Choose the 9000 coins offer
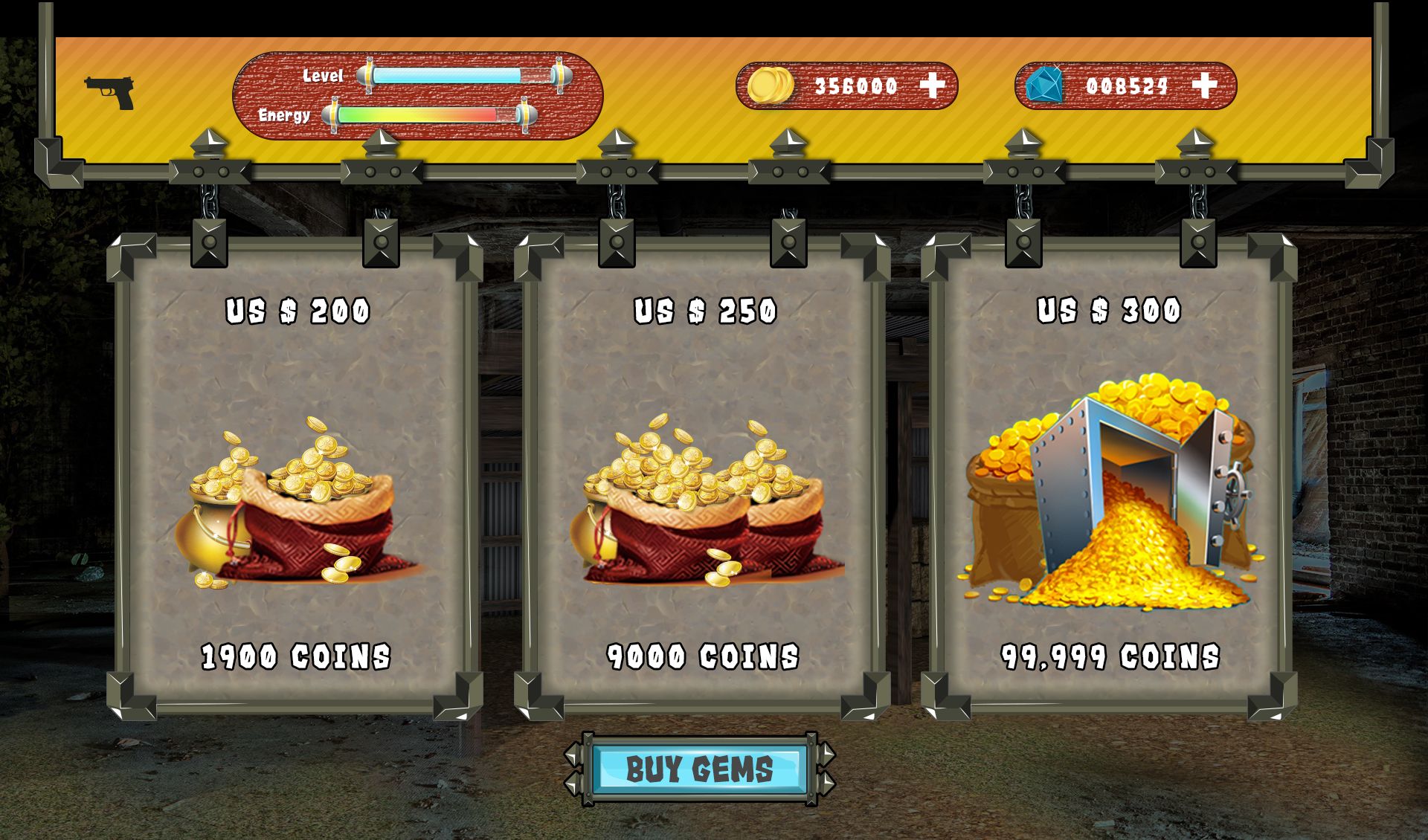This screenshot has width=1428, height=840. pos(703,483)
